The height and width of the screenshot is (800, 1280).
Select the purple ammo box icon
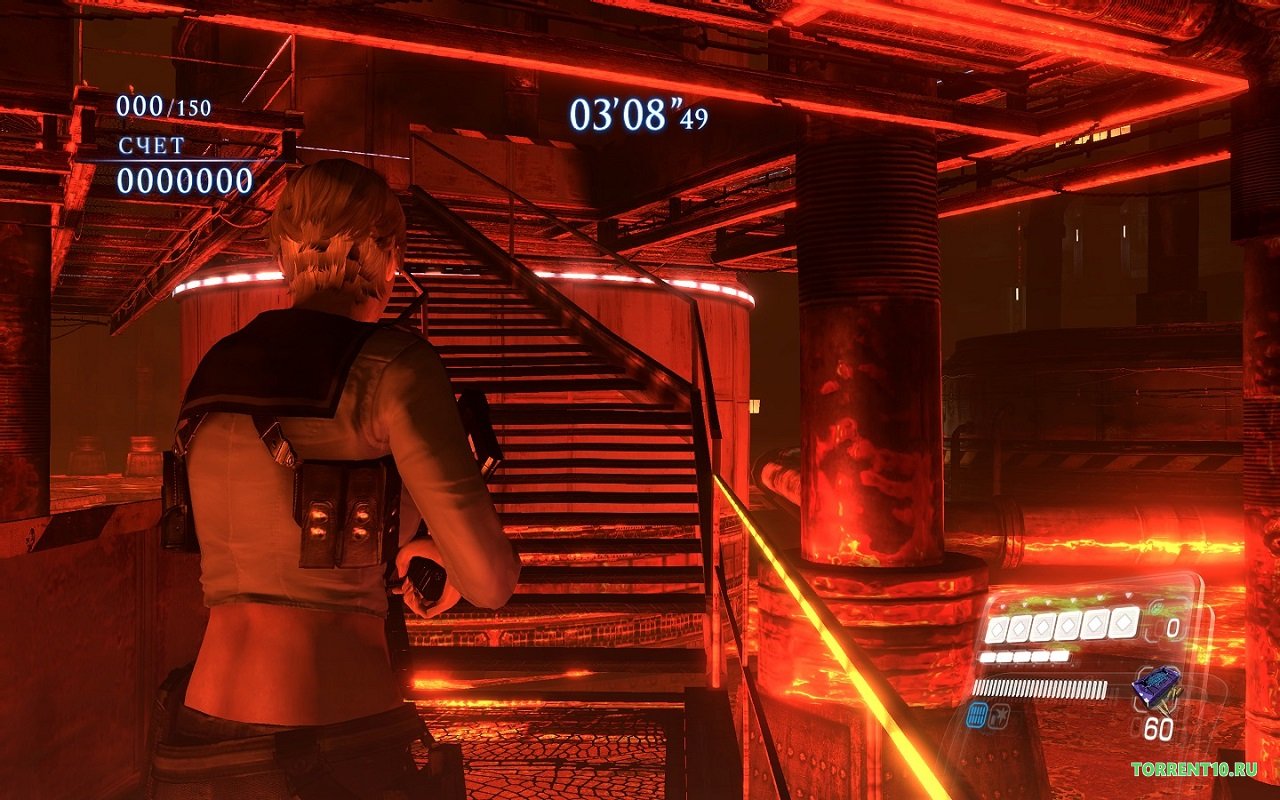(1155, 688)
